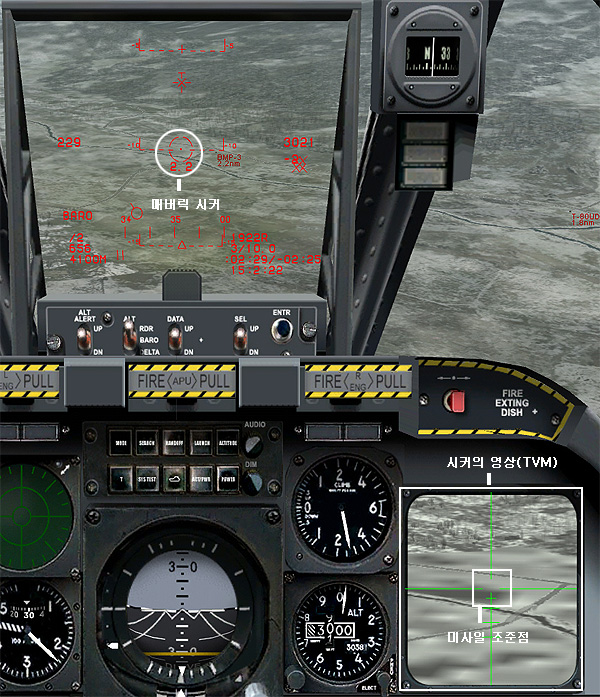Click the HANDOFF button
This screenshot has height=697, width=600.
pos(174,443)
